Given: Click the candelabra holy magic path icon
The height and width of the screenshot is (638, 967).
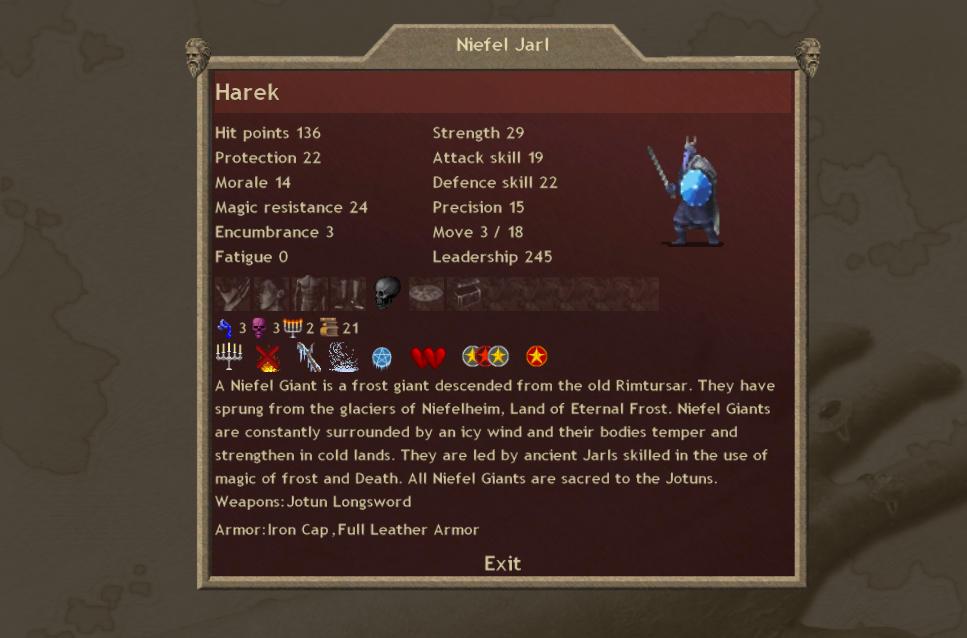Looking at the screenshot, I should click(x=293, y=328).
